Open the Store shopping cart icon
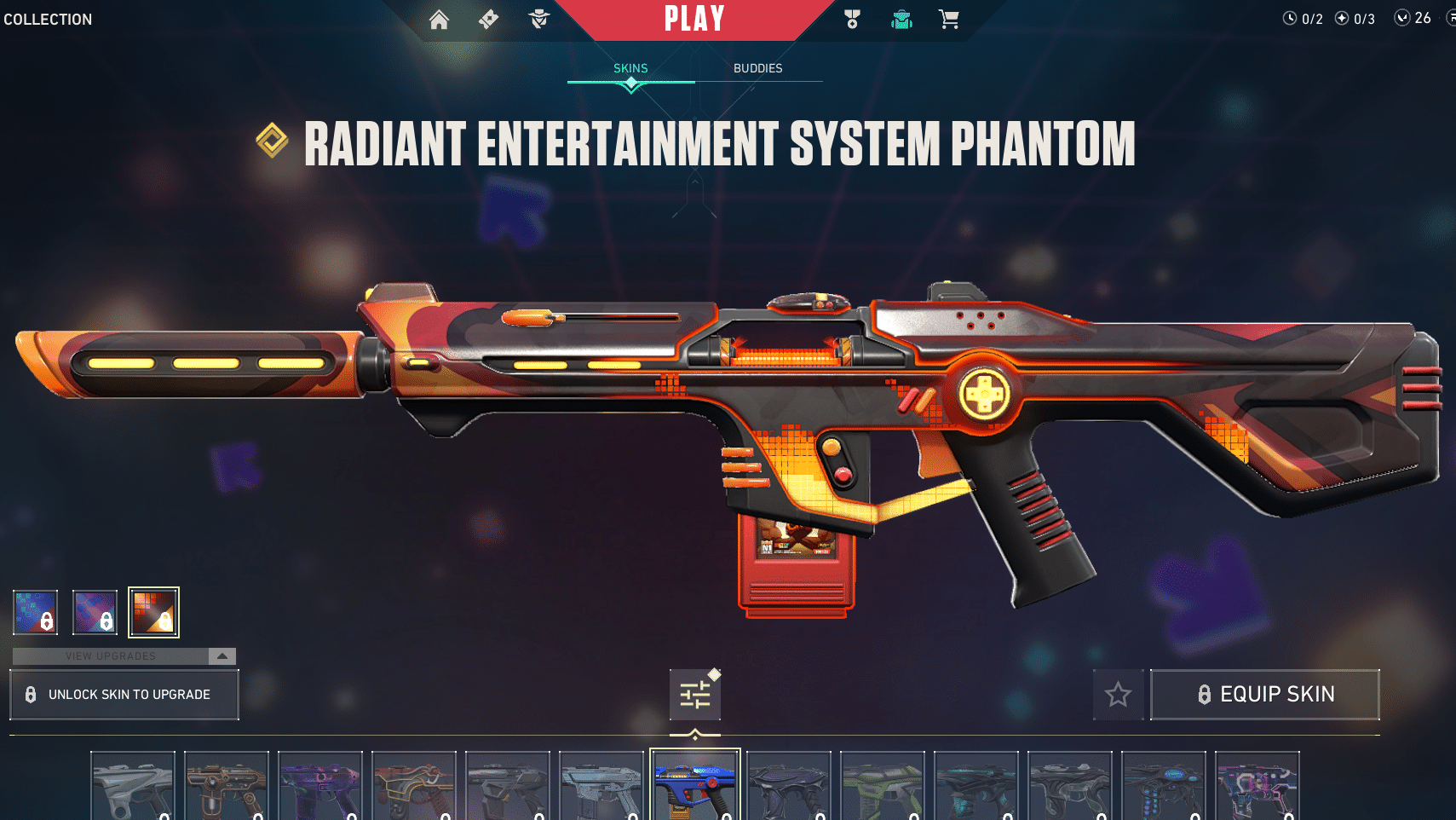The image size is (1456, 820). 948,19
